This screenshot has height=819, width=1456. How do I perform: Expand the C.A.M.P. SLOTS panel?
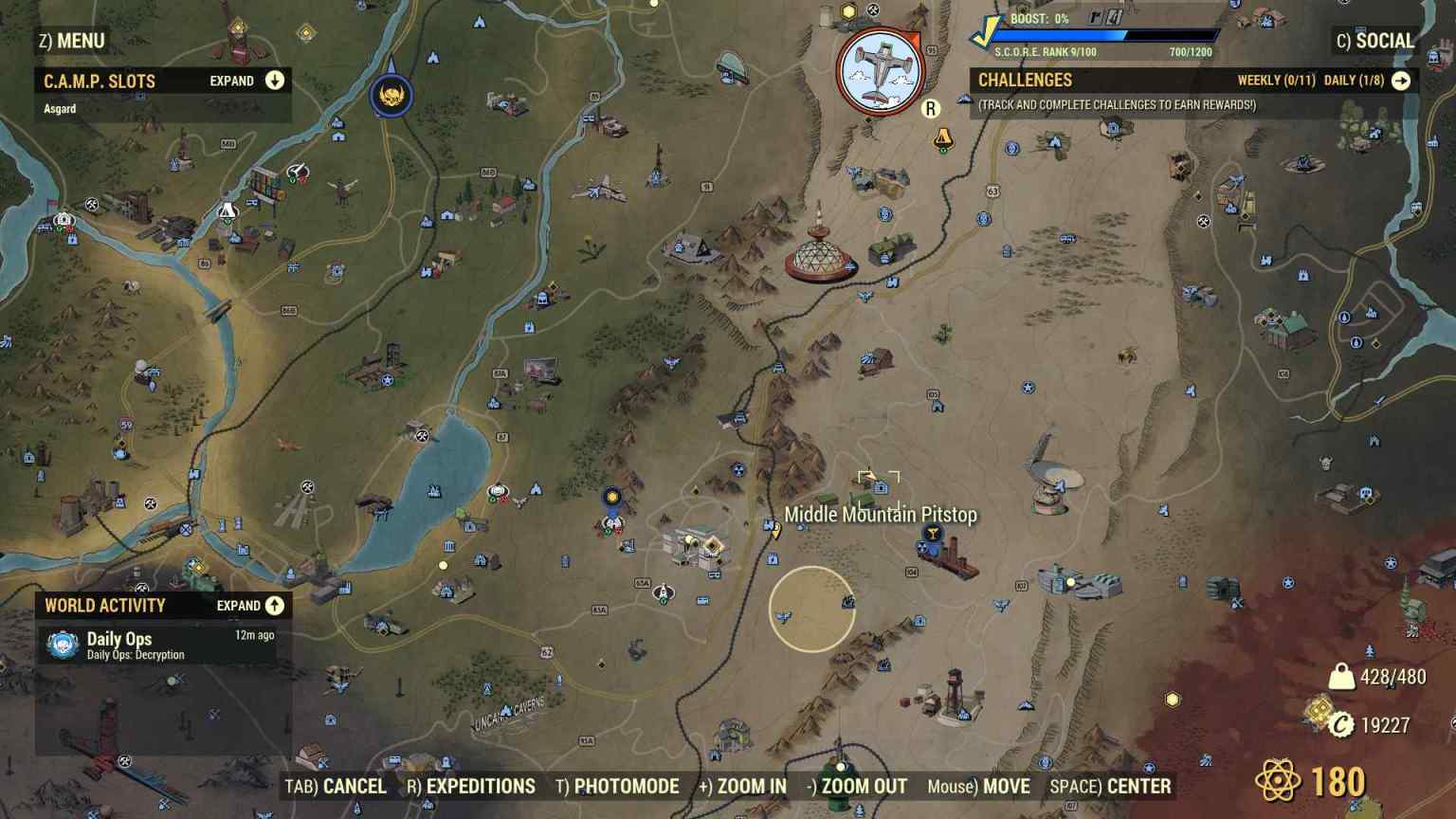click(x=274, y=81)
